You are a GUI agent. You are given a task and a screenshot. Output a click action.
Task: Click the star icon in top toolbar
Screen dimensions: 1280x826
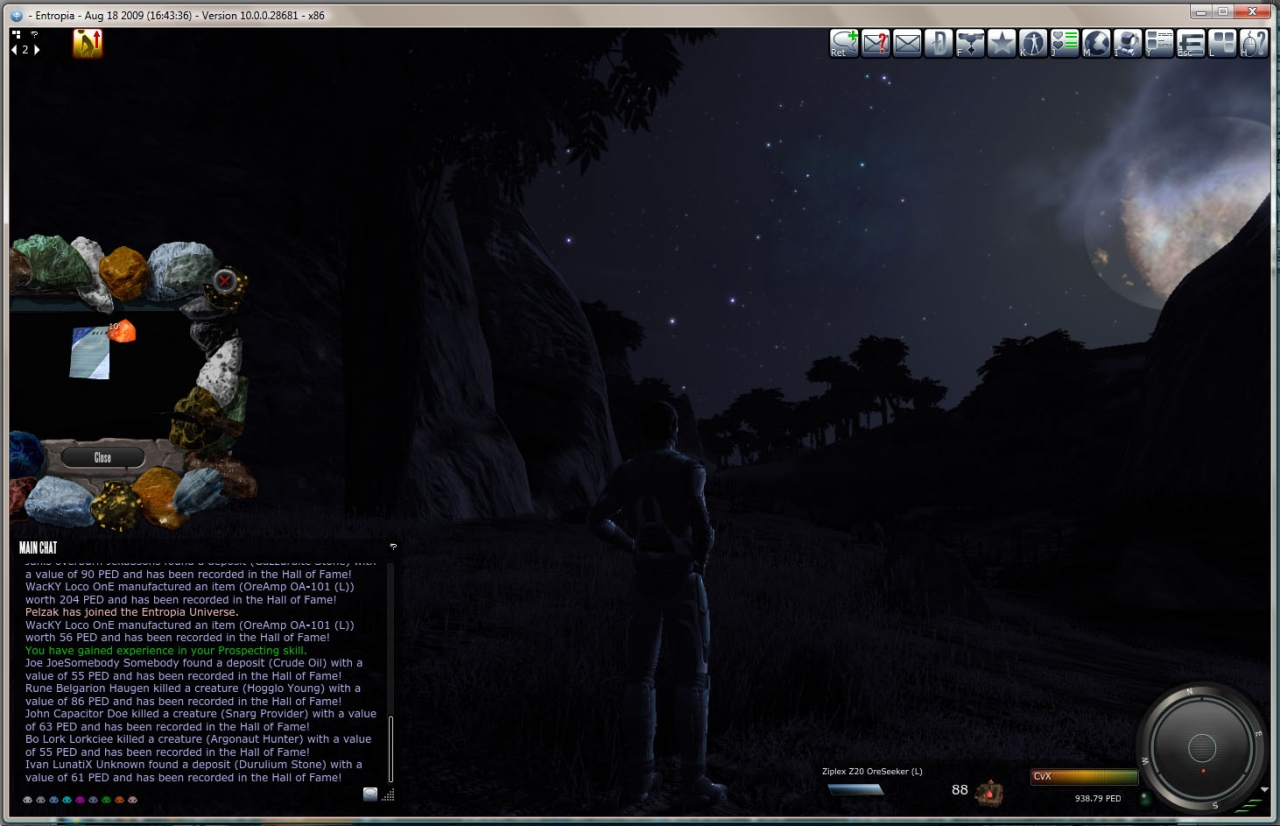(x=1001, y=43)
